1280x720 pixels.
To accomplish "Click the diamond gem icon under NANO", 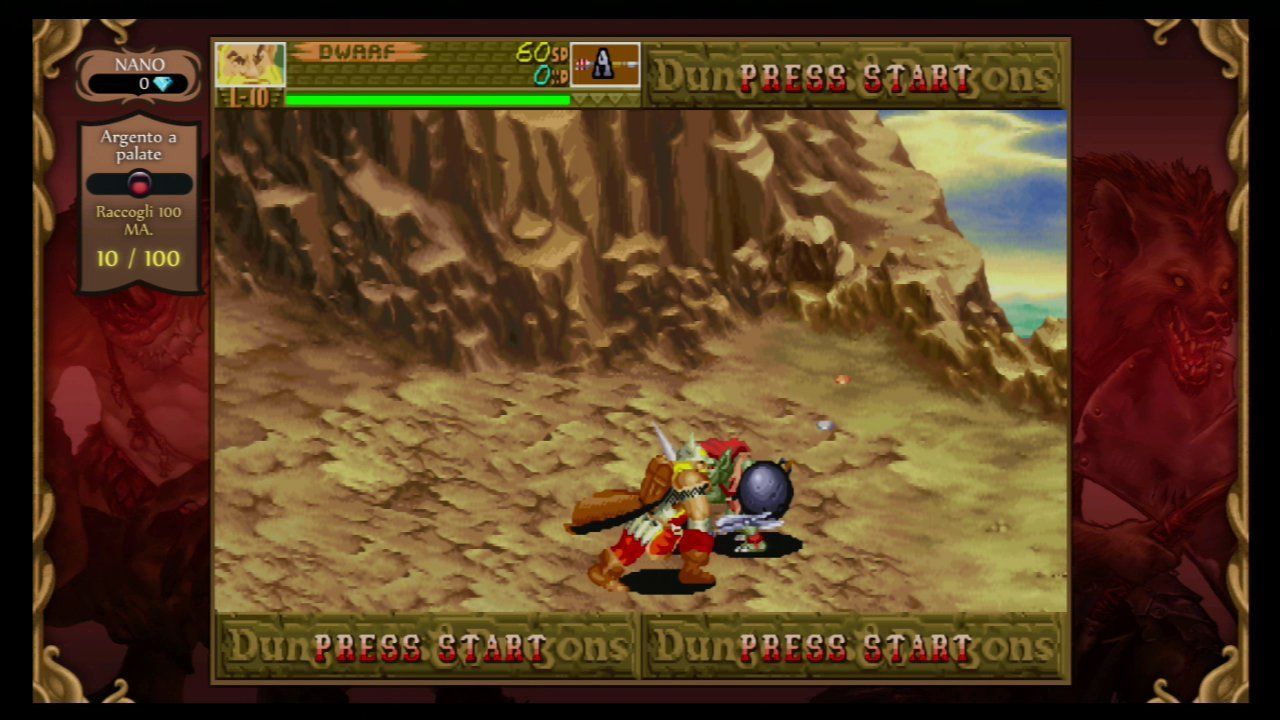I will pos(162,83).
